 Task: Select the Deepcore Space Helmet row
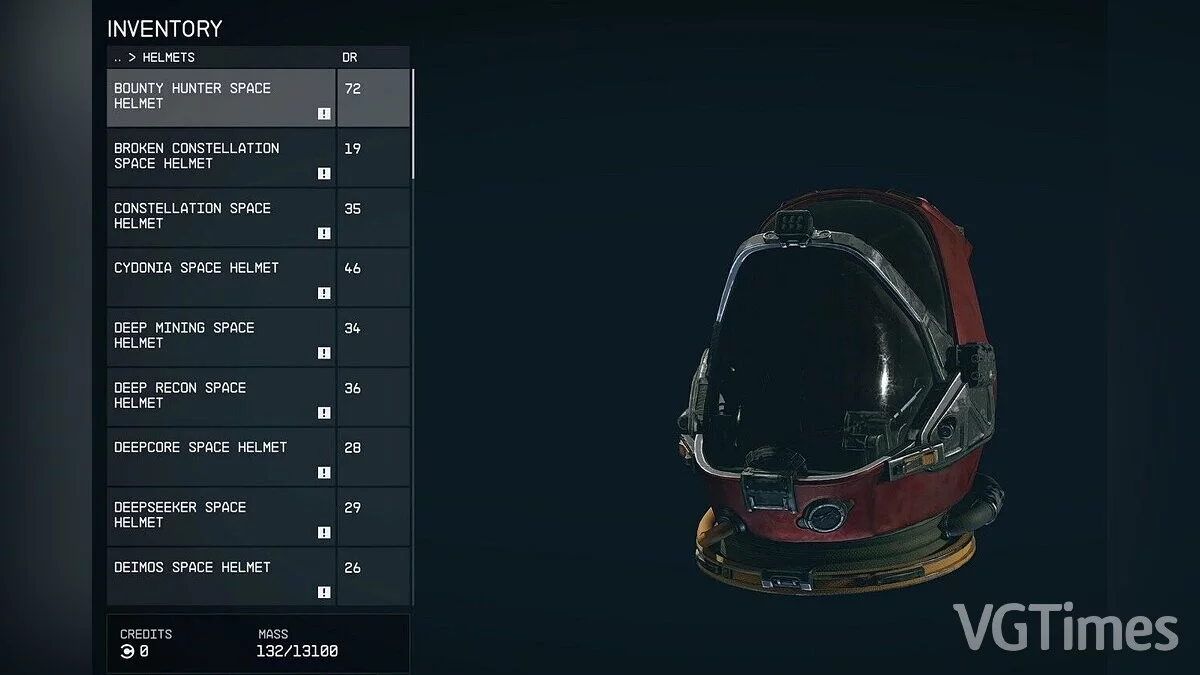[221, 457]
